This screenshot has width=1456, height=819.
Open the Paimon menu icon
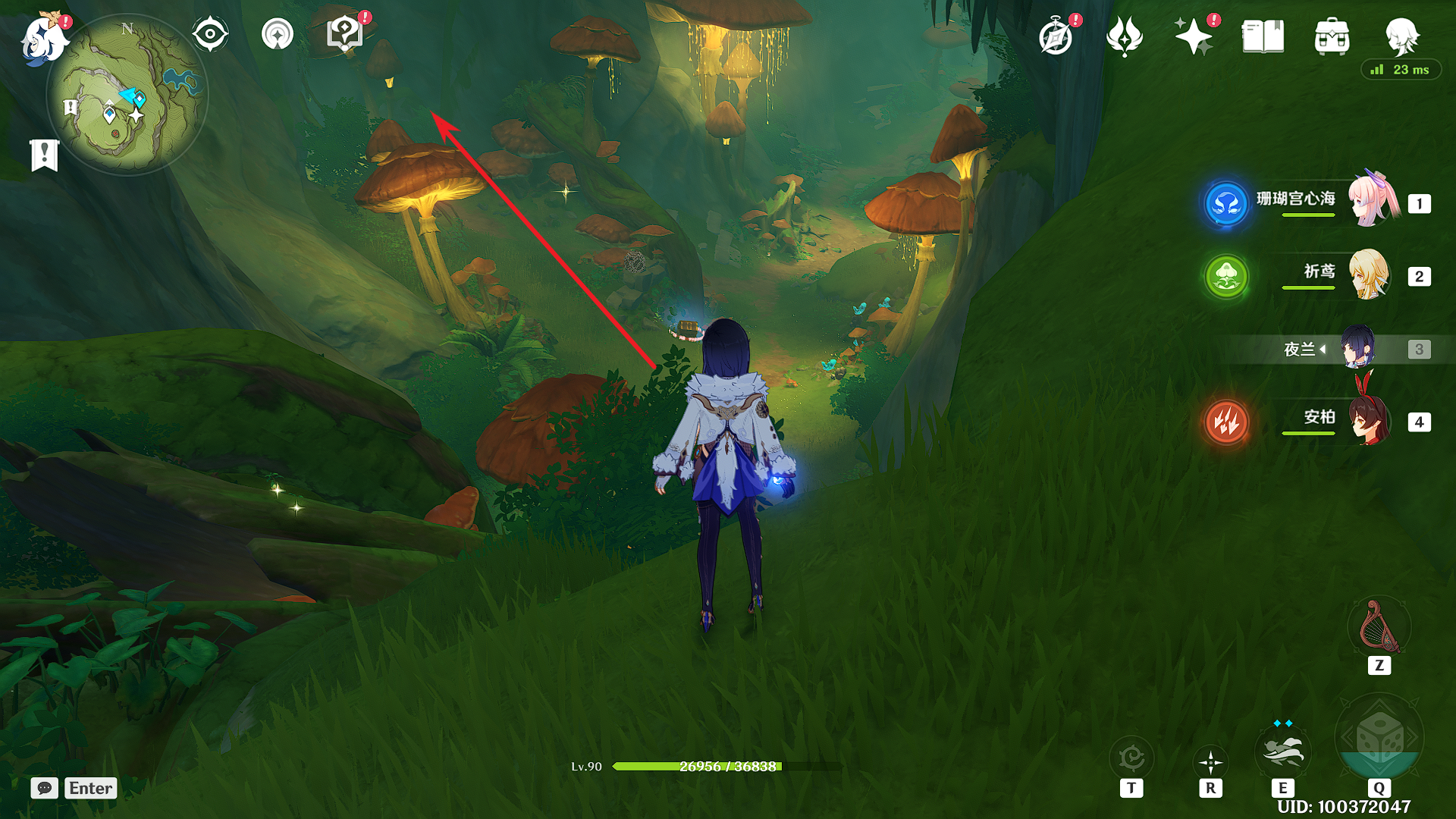(x=43, y=38)
